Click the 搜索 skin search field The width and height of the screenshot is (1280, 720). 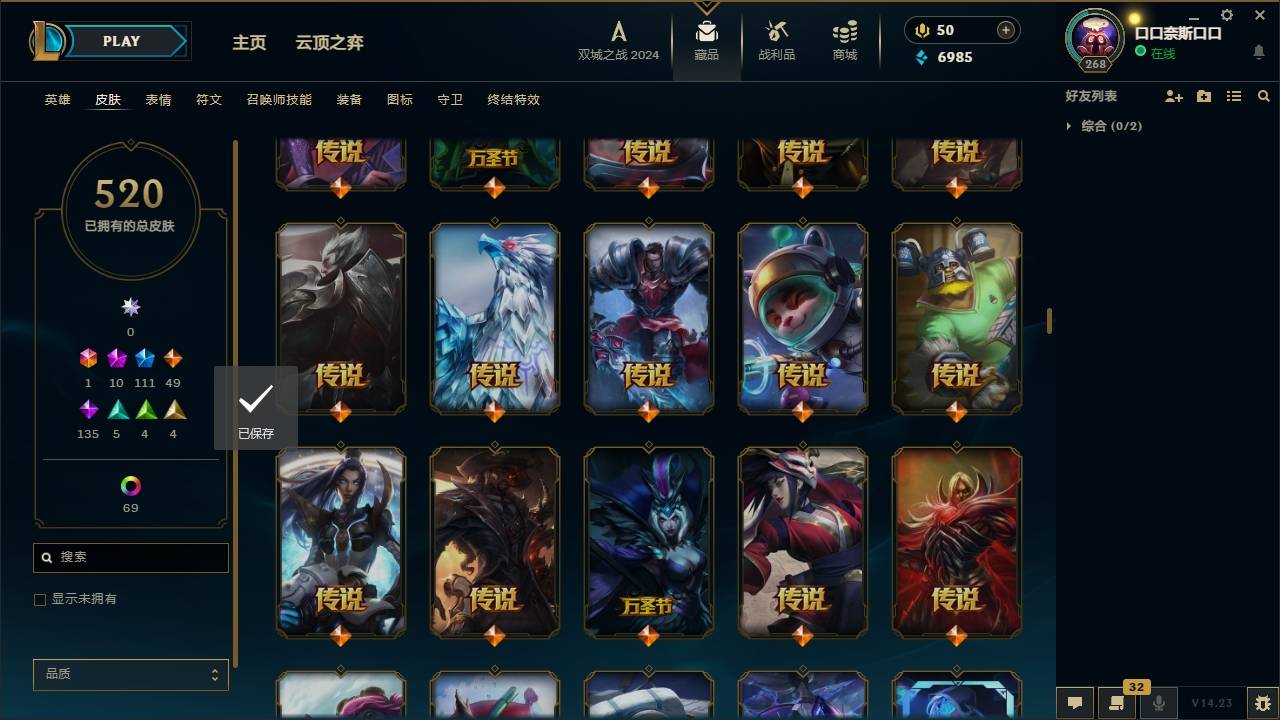(x=130, y=557)
